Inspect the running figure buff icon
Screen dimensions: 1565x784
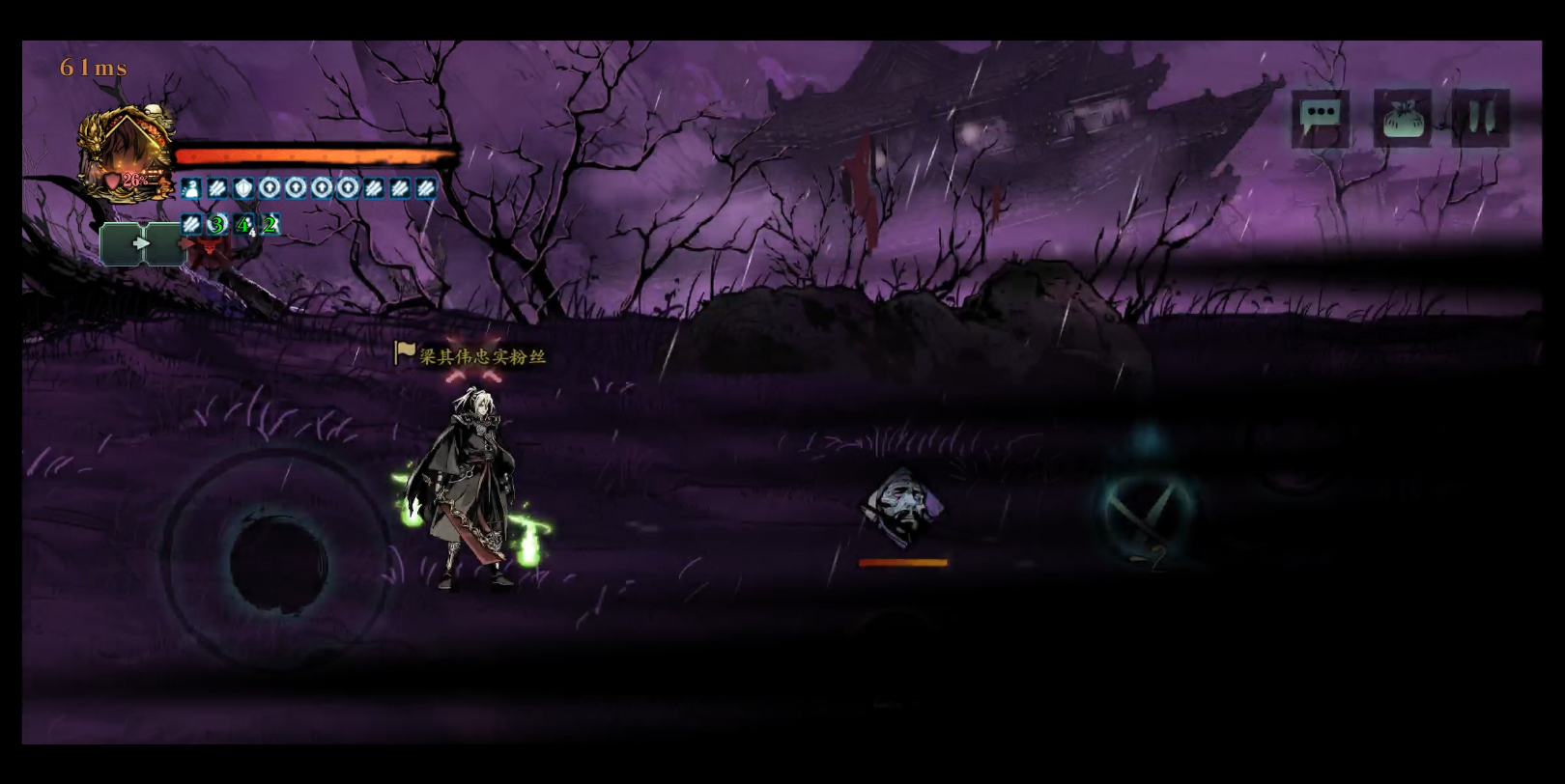click(x=191, y=188)
